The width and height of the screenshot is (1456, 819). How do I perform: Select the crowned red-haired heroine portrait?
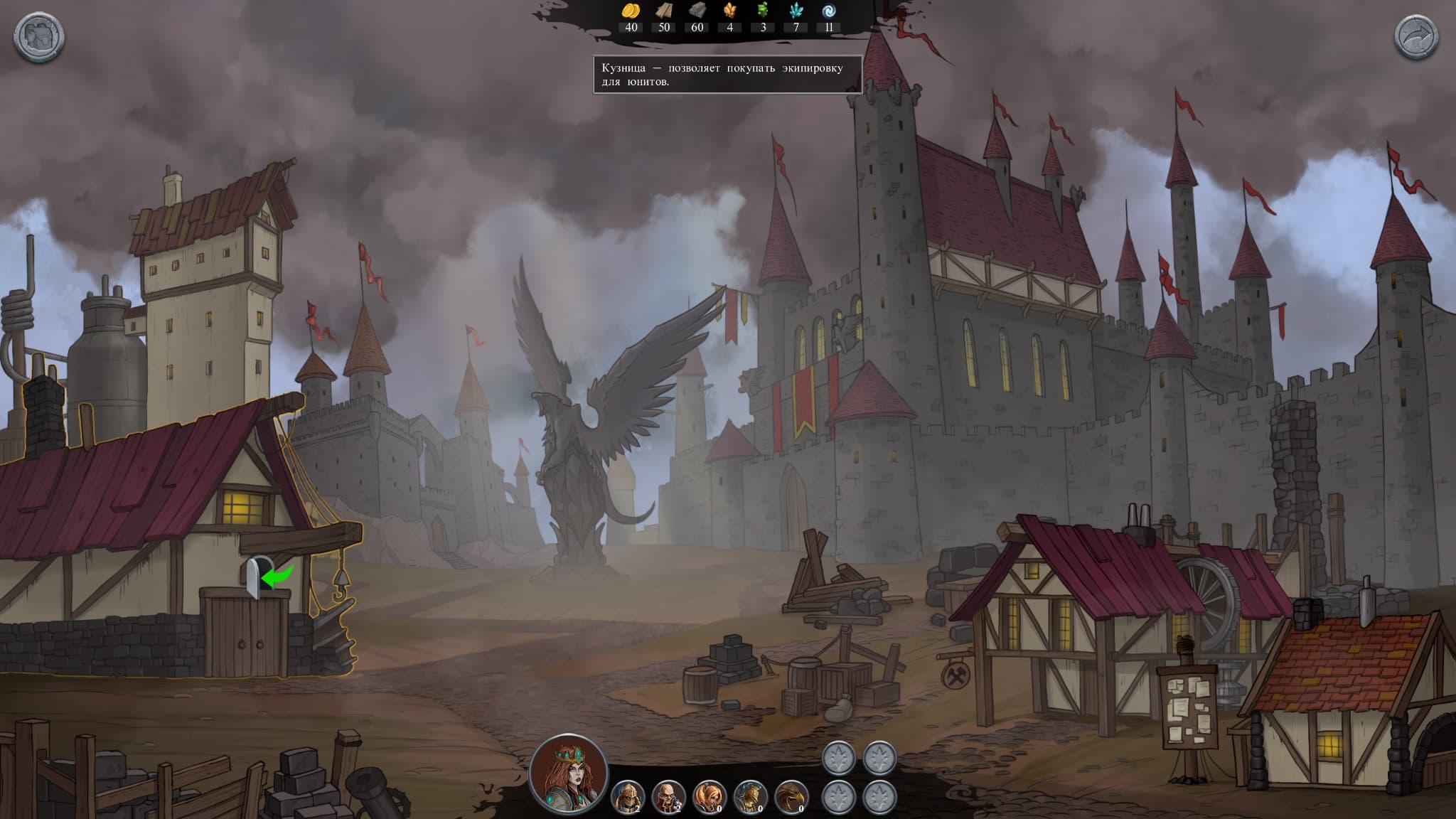[x=569, y=773]
